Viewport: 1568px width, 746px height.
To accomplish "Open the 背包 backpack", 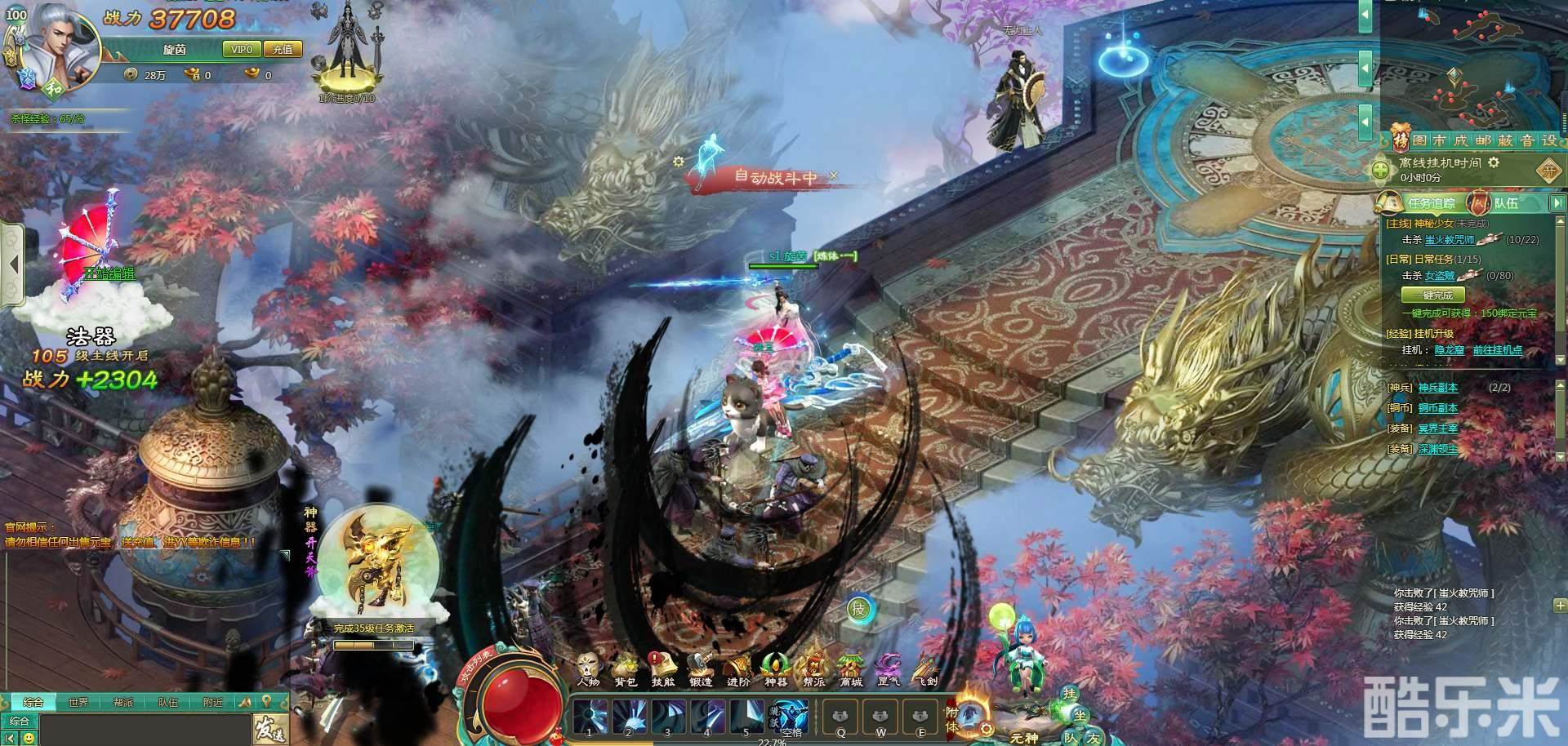I will (626, 668).
